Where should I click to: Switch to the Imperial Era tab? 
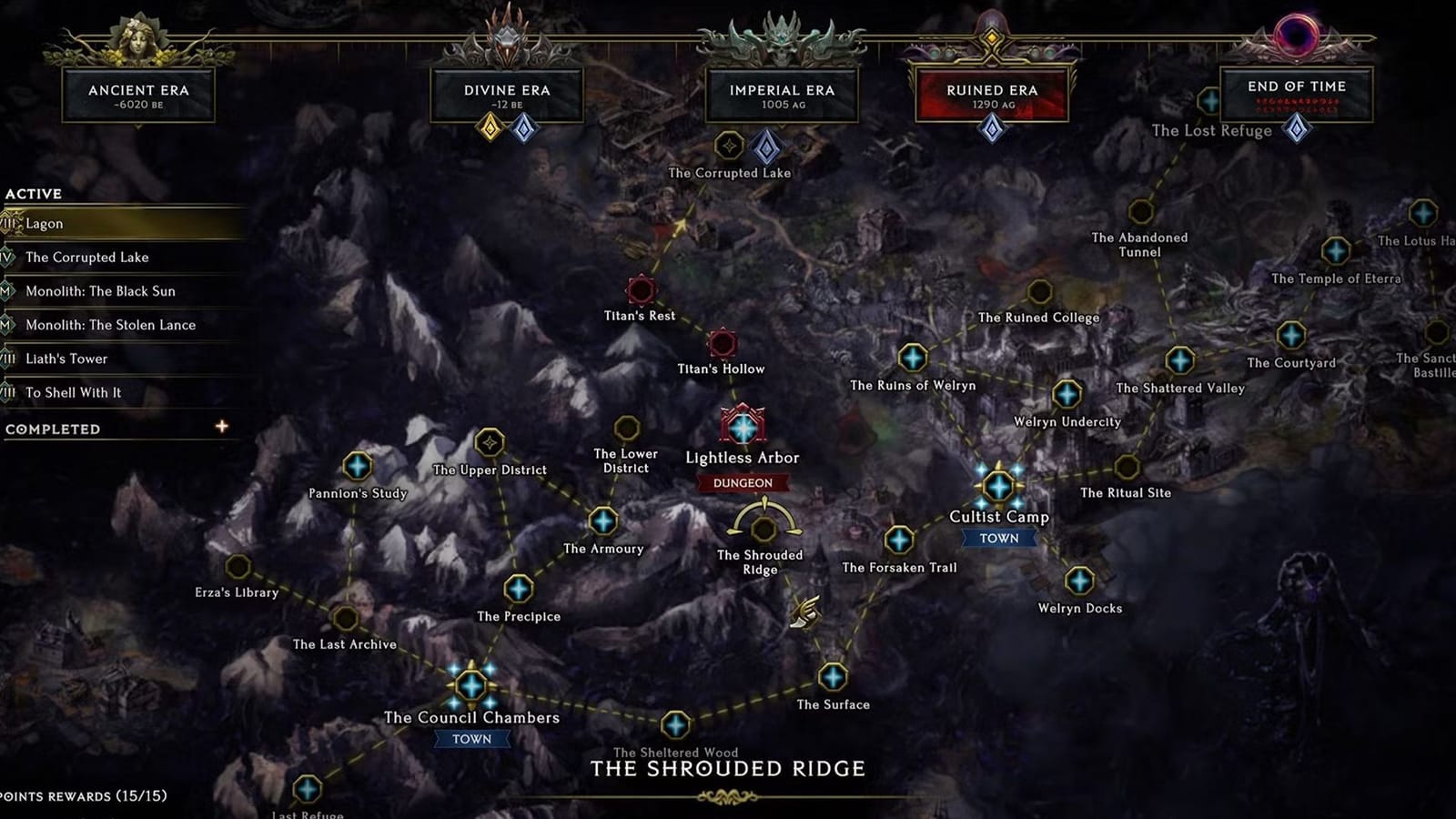780,95
